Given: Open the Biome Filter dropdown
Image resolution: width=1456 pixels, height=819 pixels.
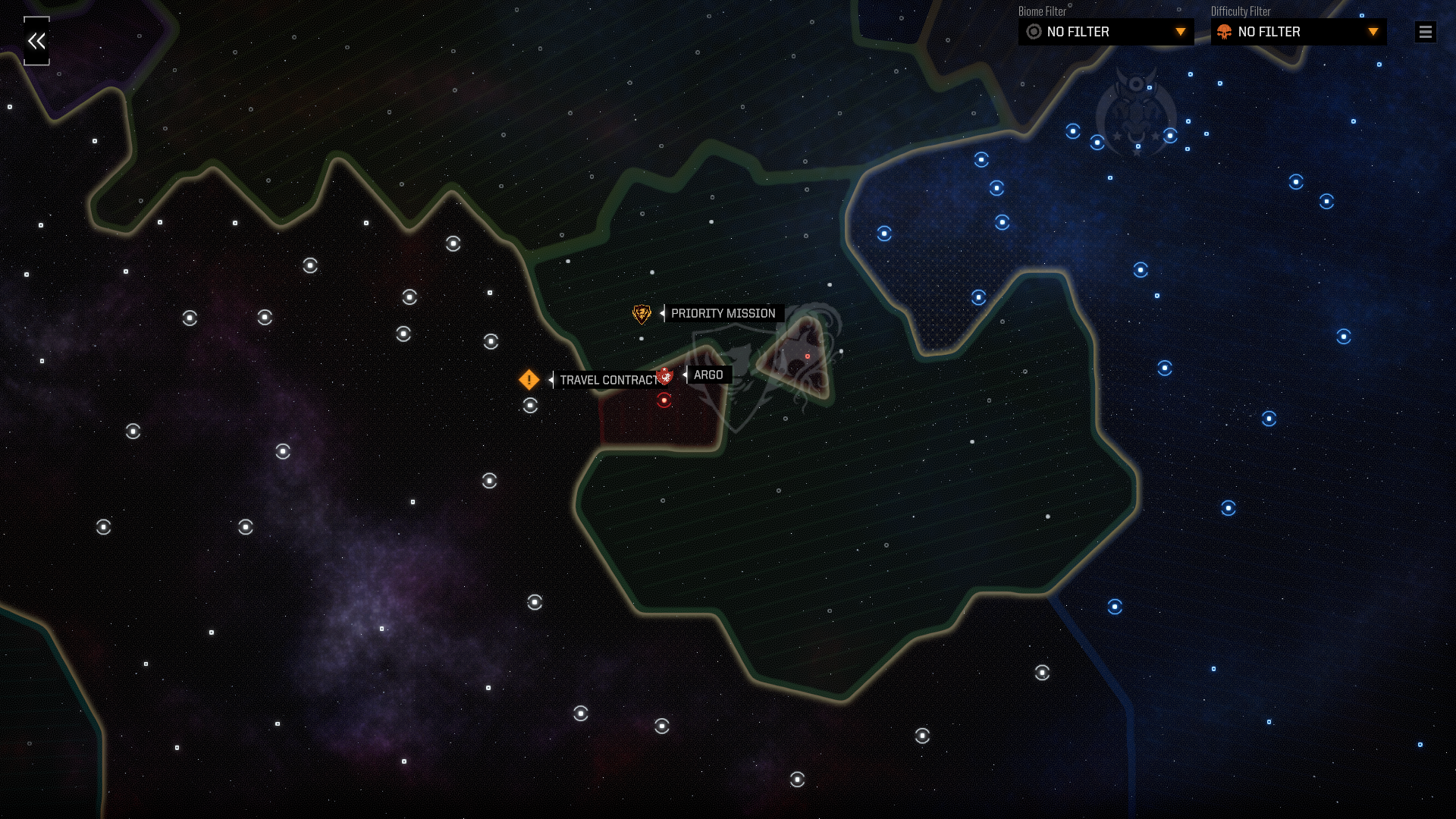Looking at the screenshot, I should (1106, 32).
